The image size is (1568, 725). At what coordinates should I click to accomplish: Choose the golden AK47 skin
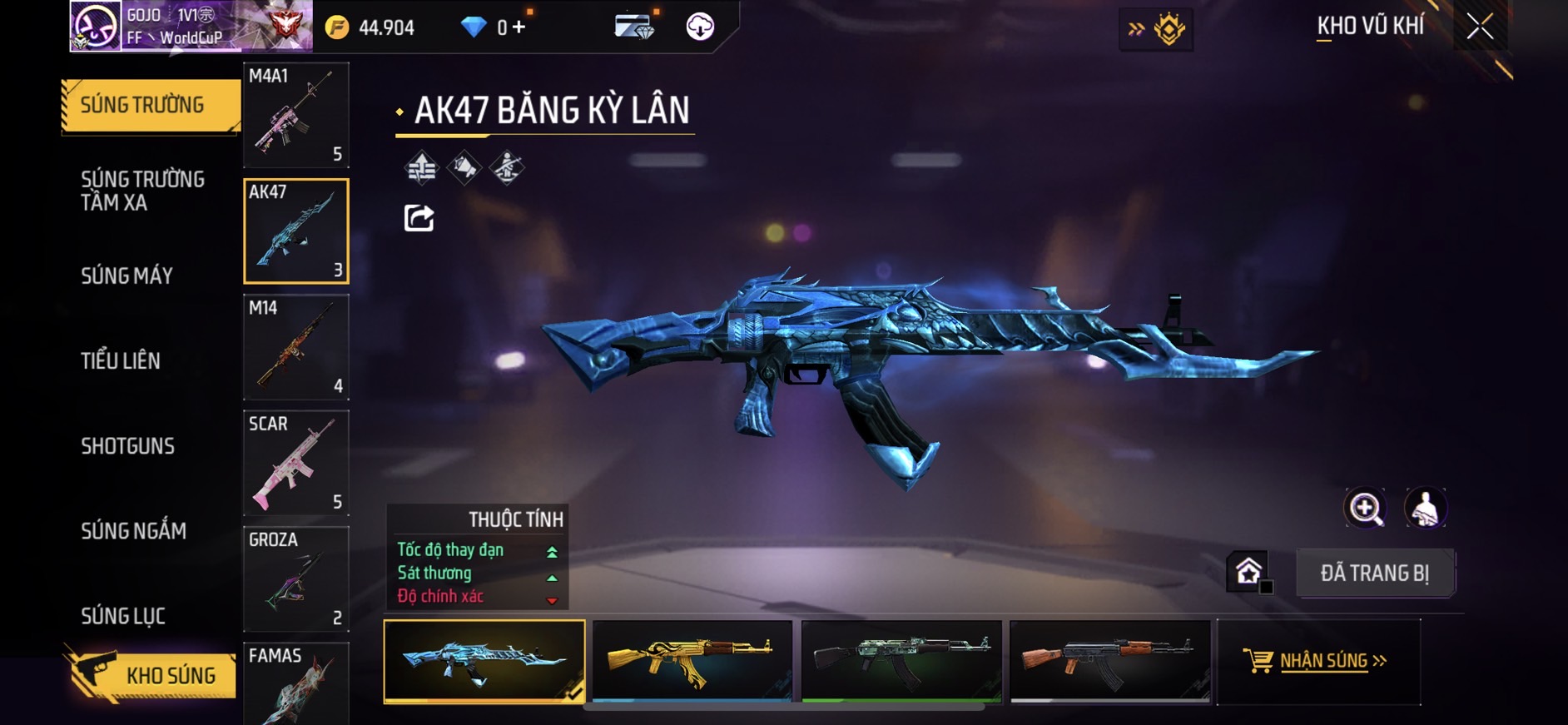tap(692, 661)
